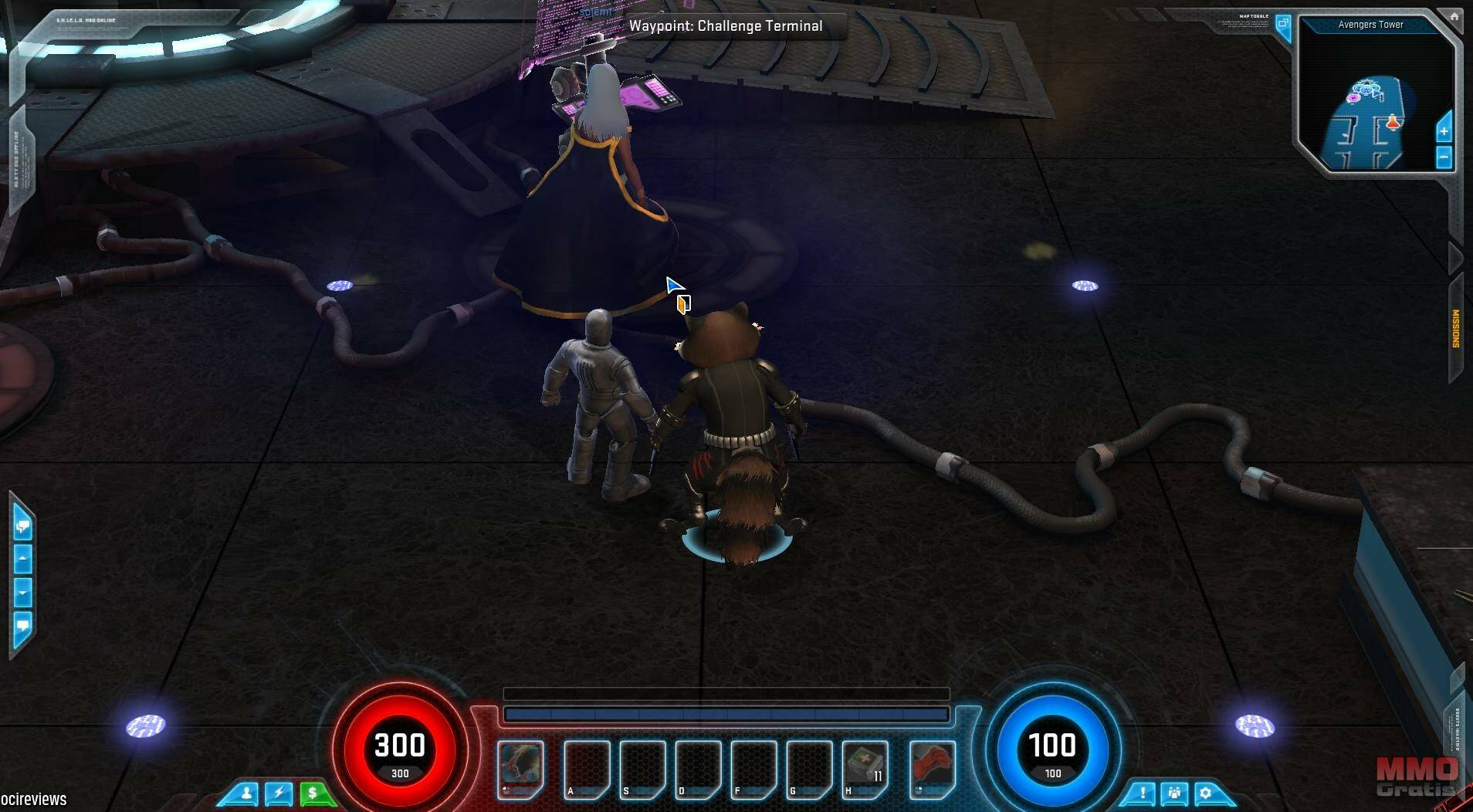Open the double speech bubble chat button
Image resolution: width=1473 pixels, height=812 pixels.
22,527
